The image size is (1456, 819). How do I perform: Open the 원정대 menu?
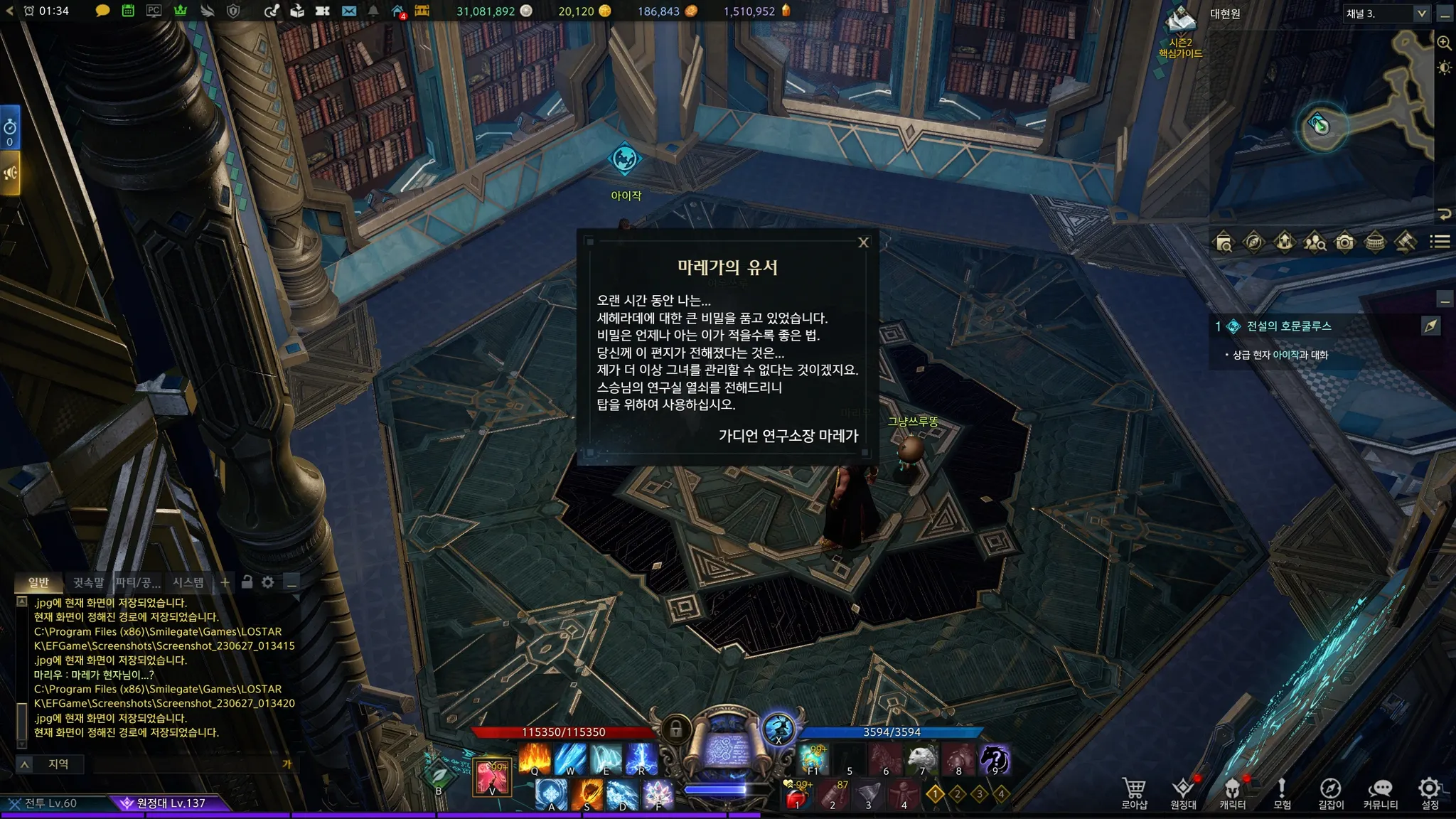[1183, 793]
